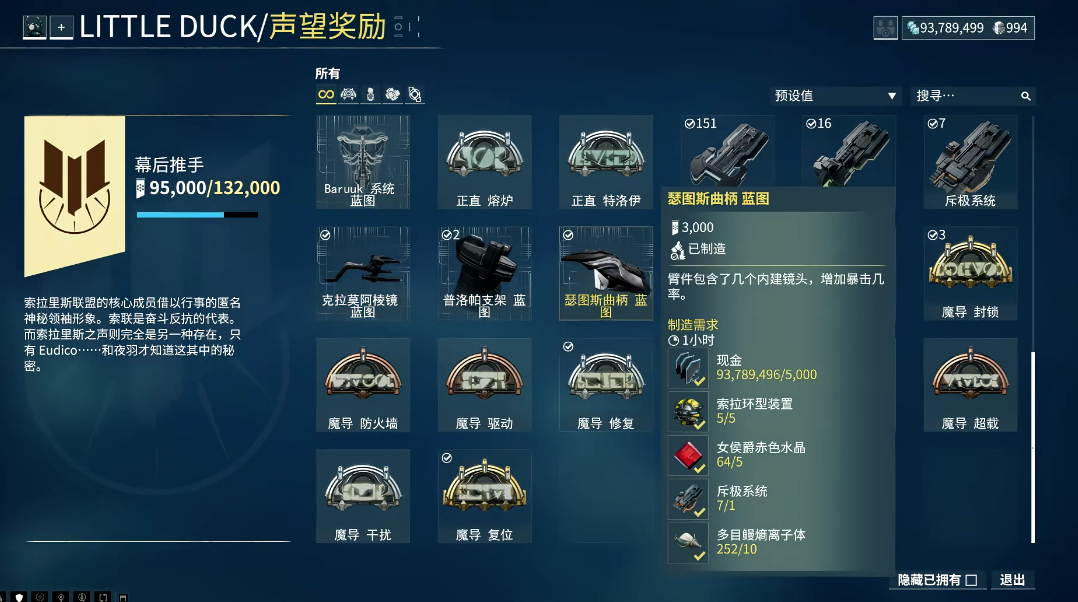This screenshot has width=1078, height=602.
Task: Select the 普洛帕支架 蓝图 item
Action: point(484,273)
